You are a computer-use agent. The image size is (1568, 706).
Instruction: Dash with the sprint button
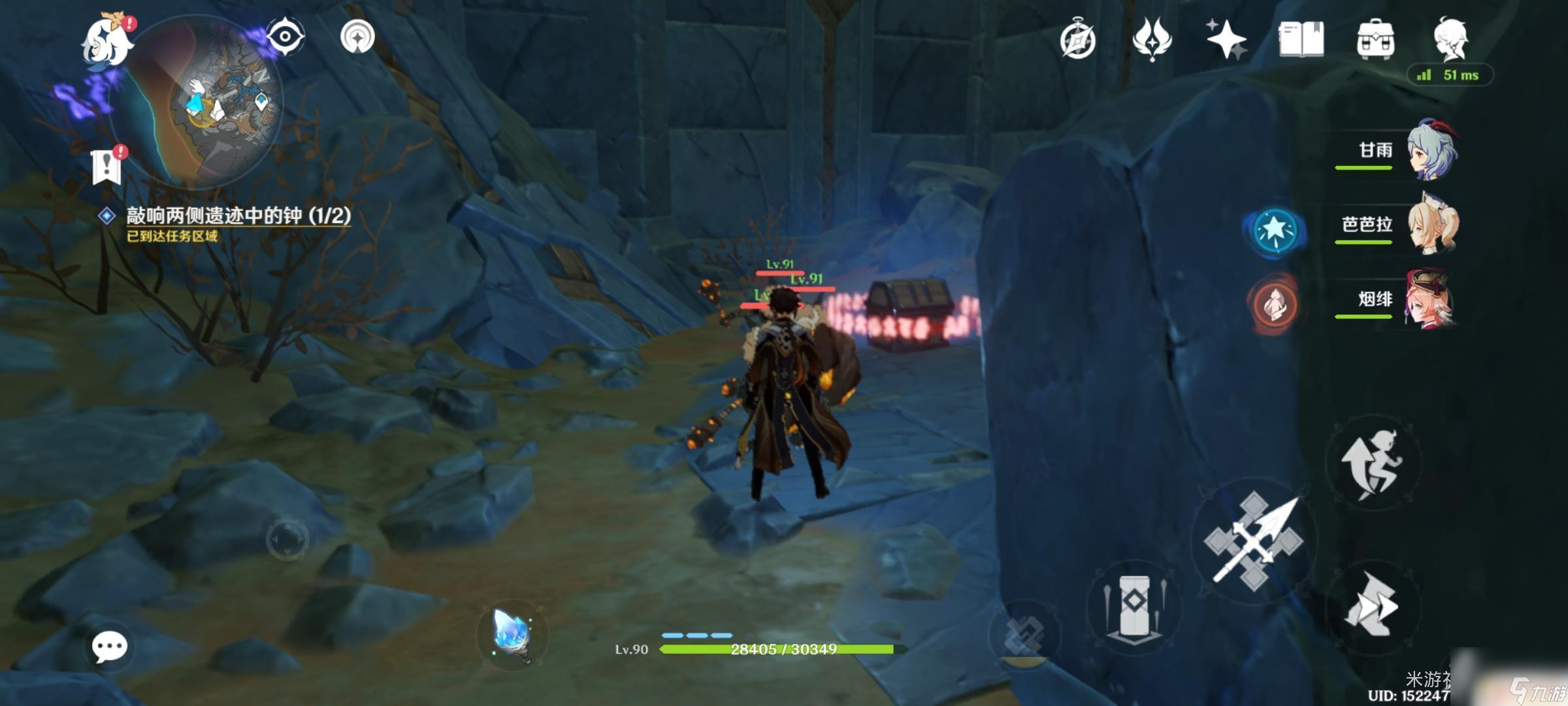[x=1371, y=606]
